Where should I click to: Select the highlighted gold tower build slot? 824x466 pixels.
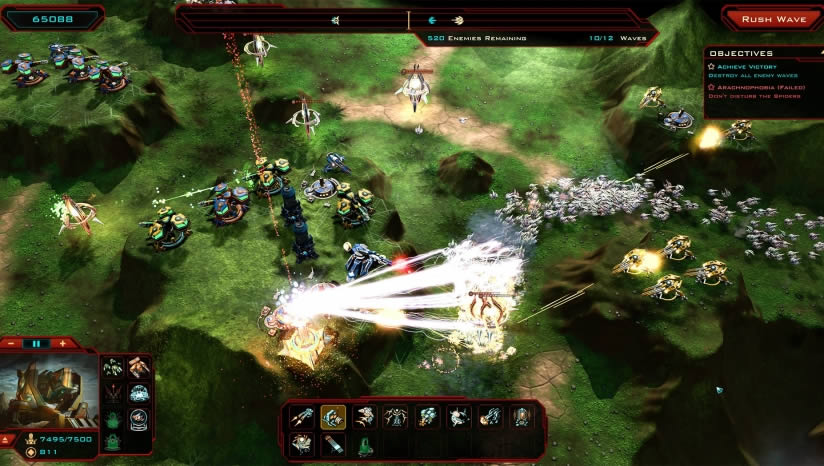(x=333, y=417)
